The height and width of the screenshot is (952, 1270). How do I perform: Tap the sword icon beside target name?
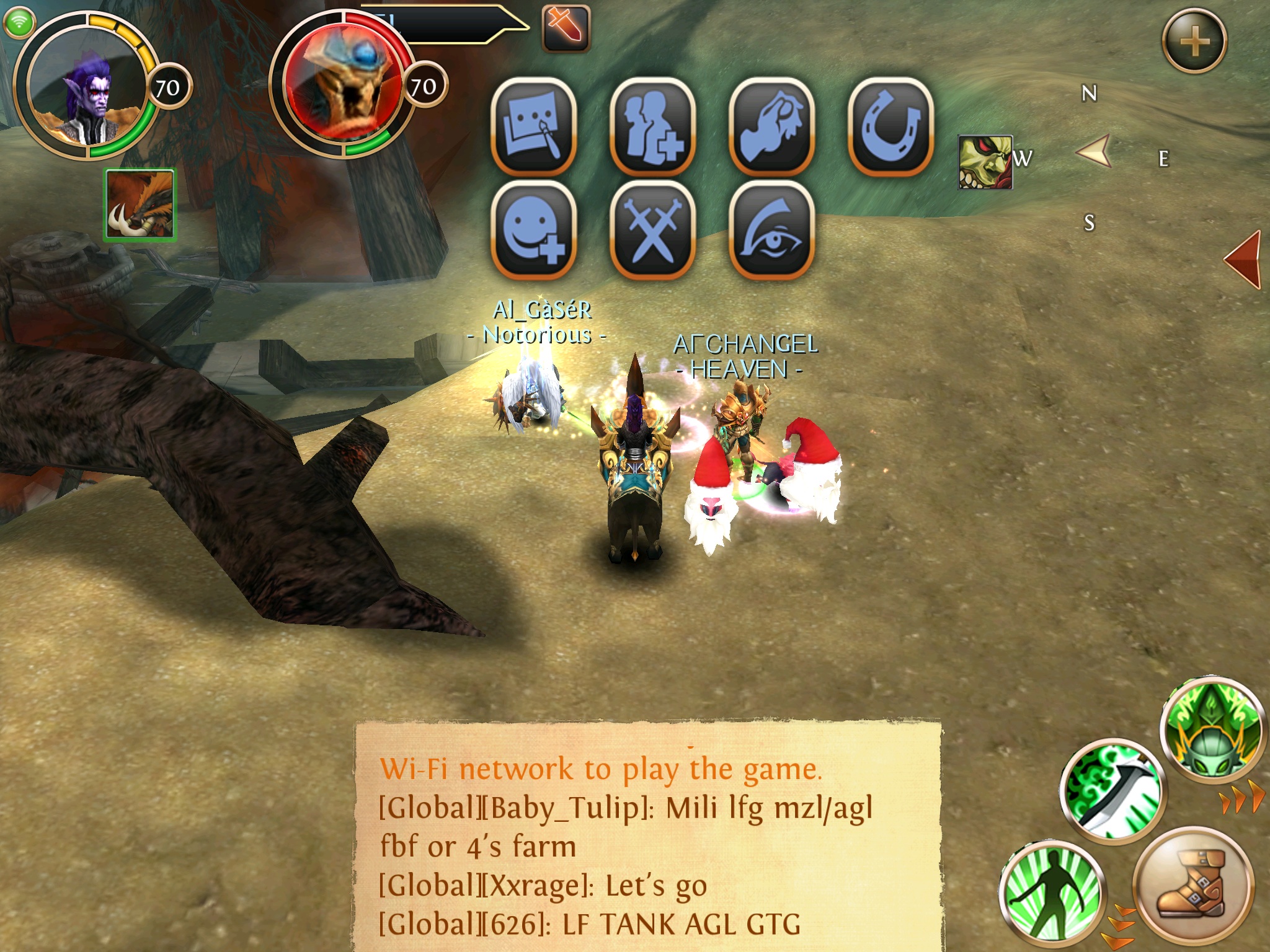(x=565, y=28)
